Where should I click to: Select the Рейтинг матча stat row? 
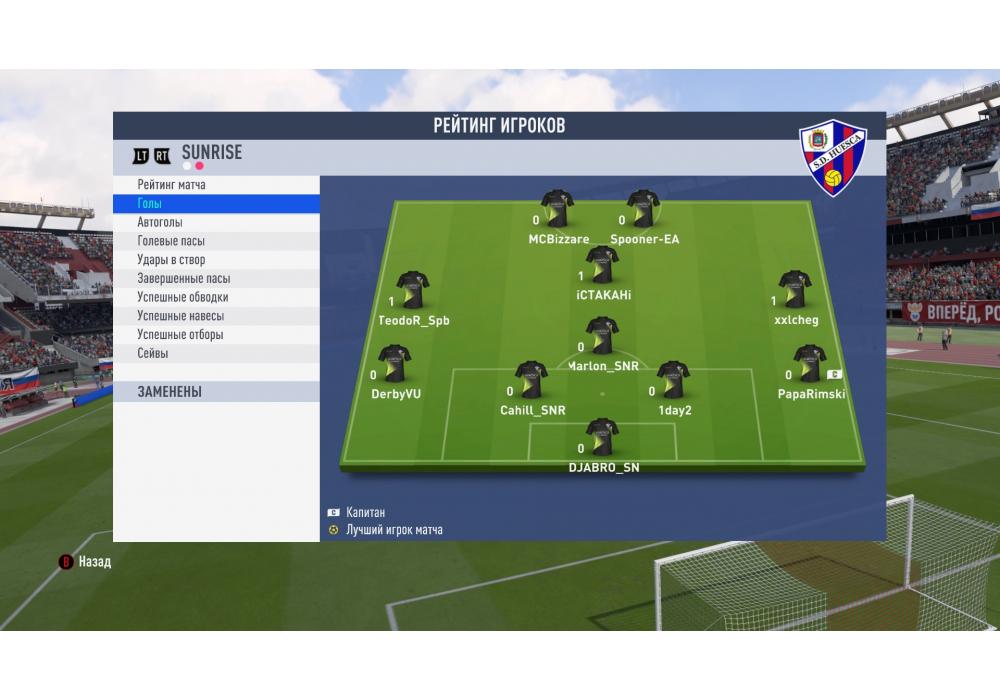click(x=172, y=185)
